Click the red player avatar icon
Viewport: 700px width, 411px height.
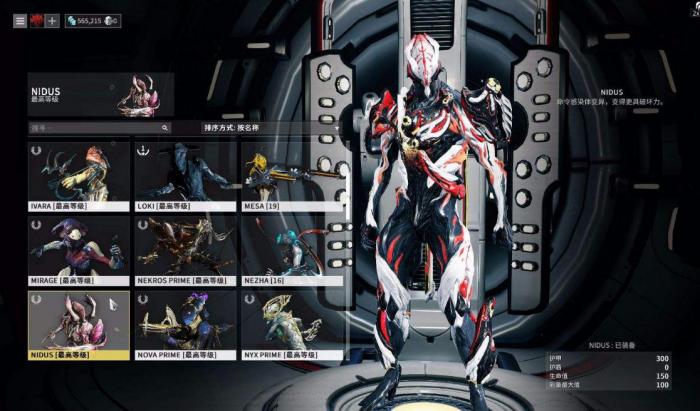tap(36, 20)
